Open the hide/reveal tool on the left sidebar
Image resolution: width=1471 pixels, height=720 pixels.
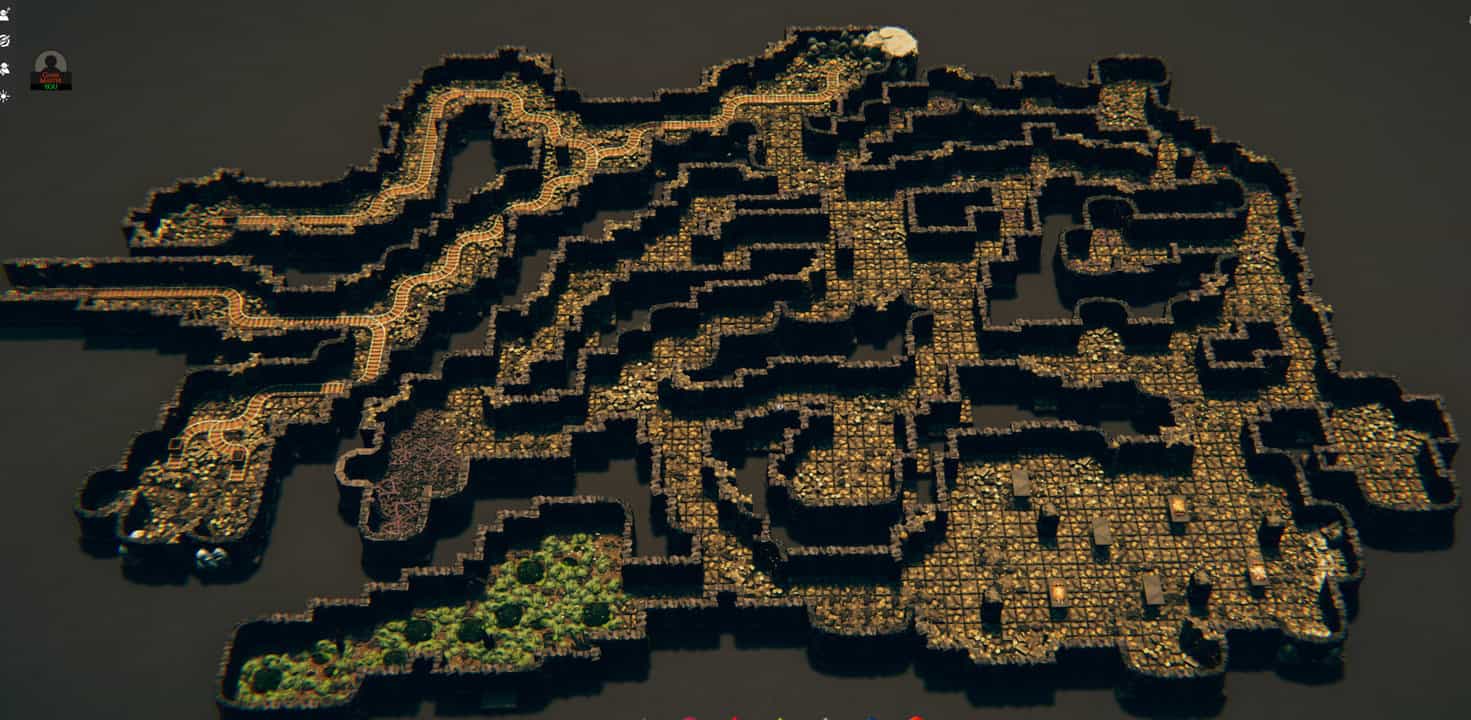[5, 40]
